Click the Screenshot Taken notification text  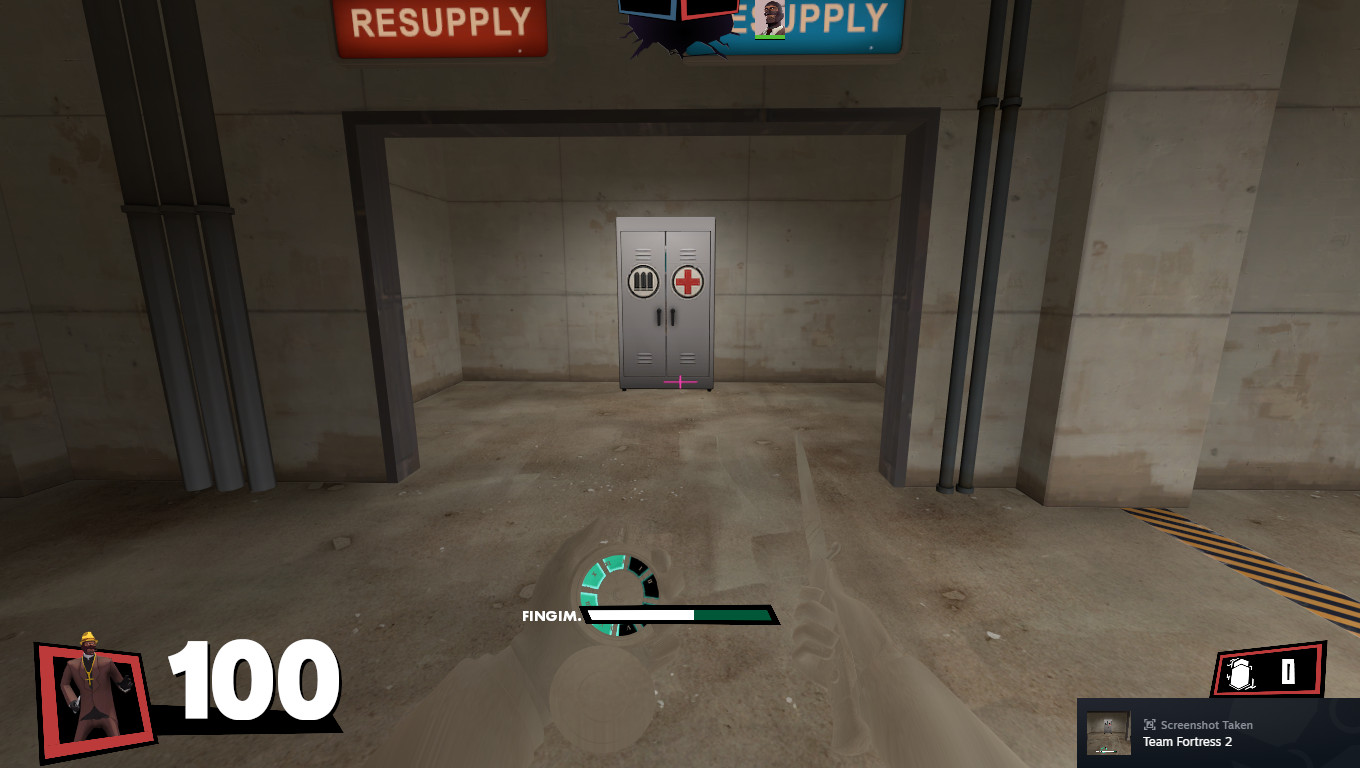1205,724
